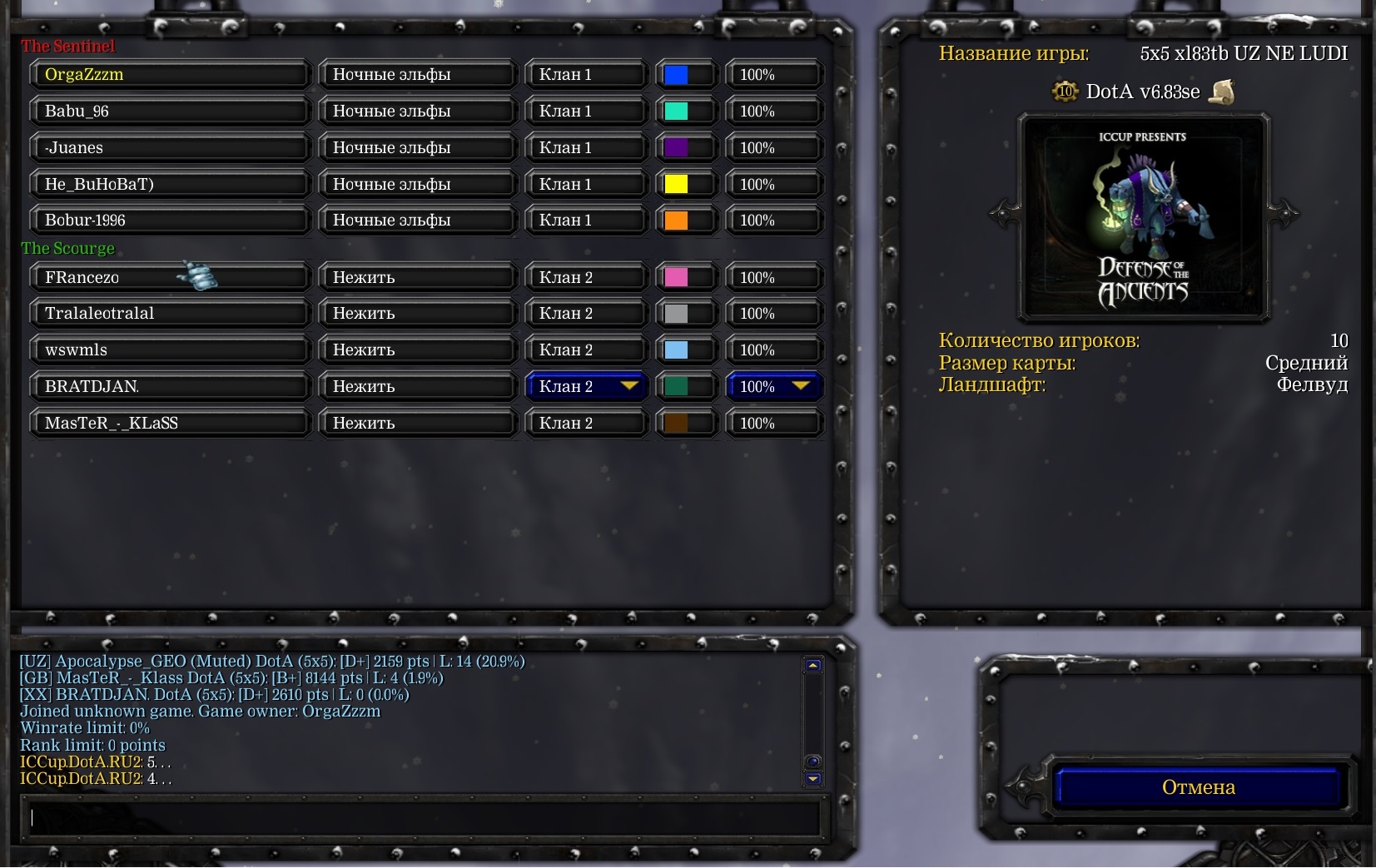
Task: Select the OrgaZzzm player slot
Action: 170,74
